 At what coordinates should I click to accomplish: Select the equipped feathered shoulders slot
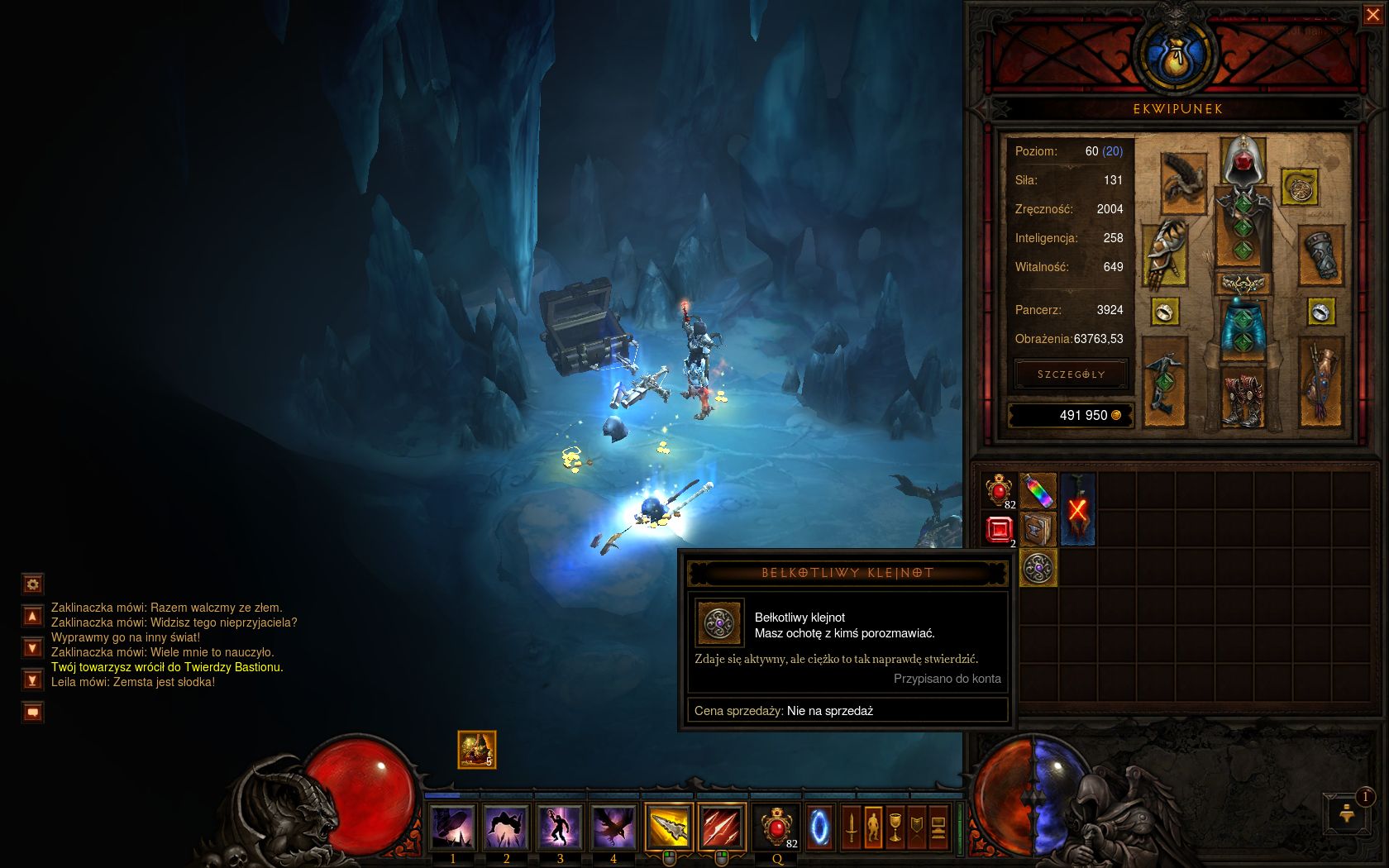click(1183, 180)
